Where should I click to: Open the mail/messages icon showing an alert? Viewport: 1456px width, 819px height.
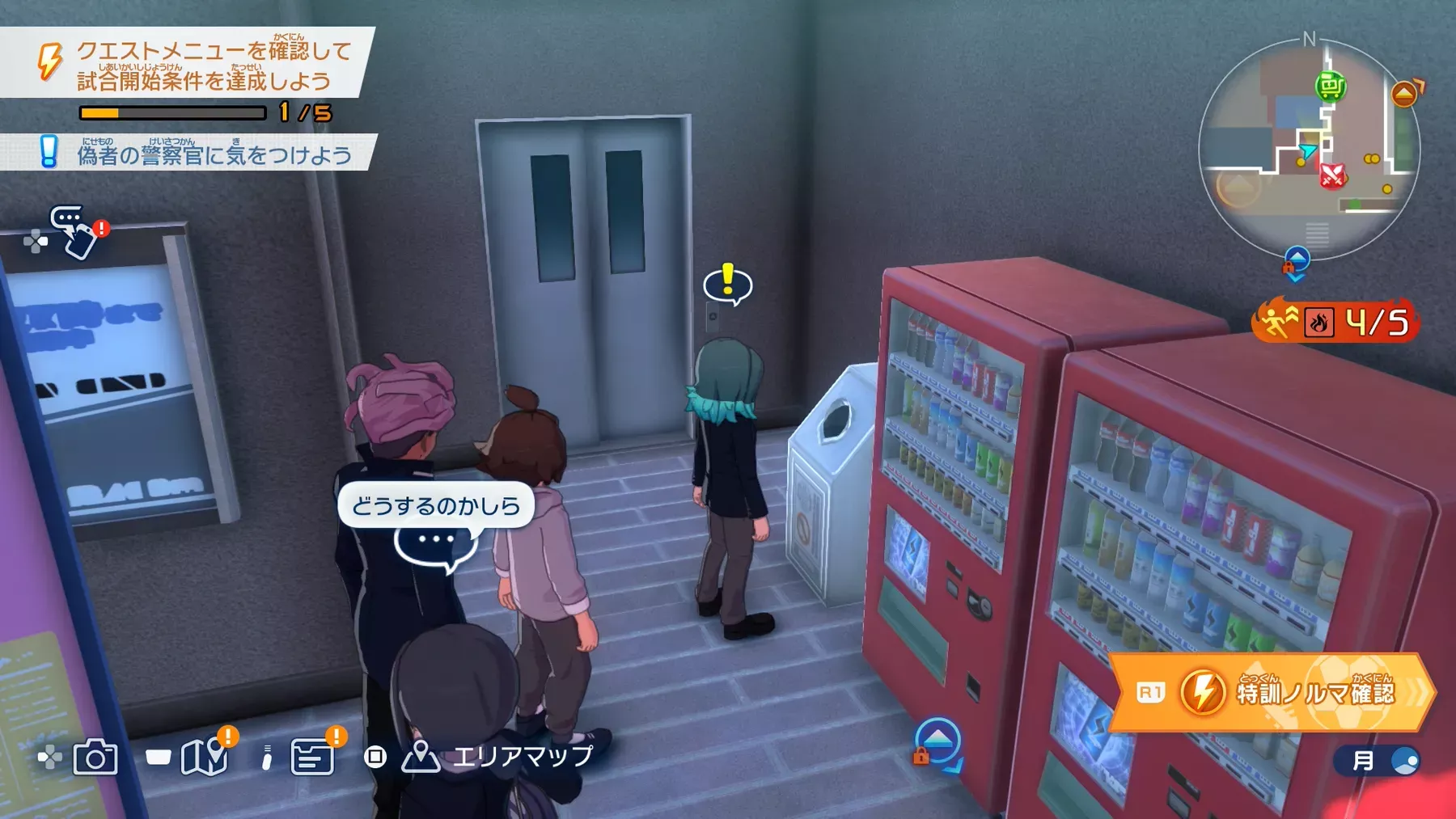click(x=310, y=758)
